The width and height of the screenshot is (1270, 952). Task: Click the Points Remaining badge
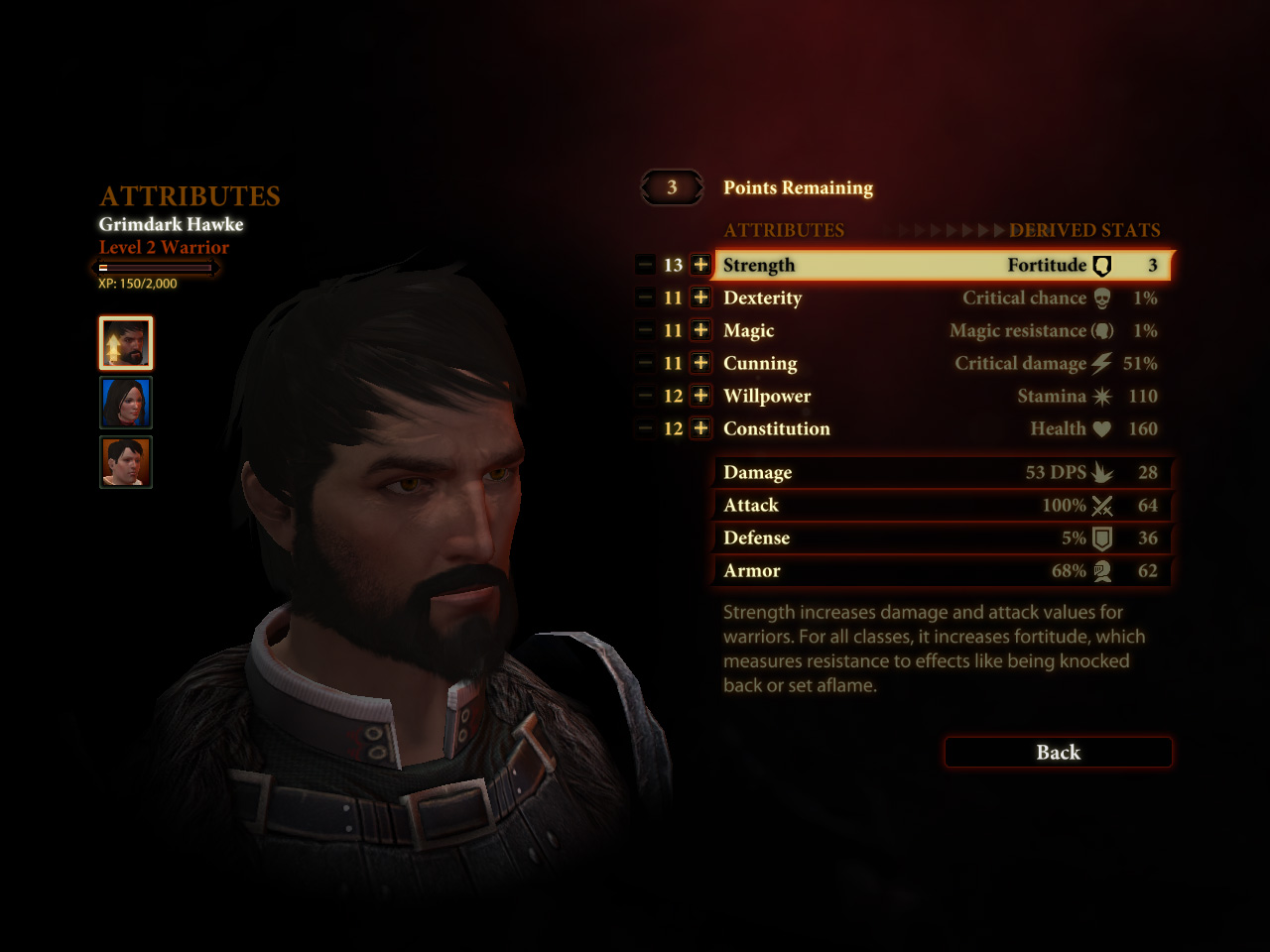pos(672,187)
